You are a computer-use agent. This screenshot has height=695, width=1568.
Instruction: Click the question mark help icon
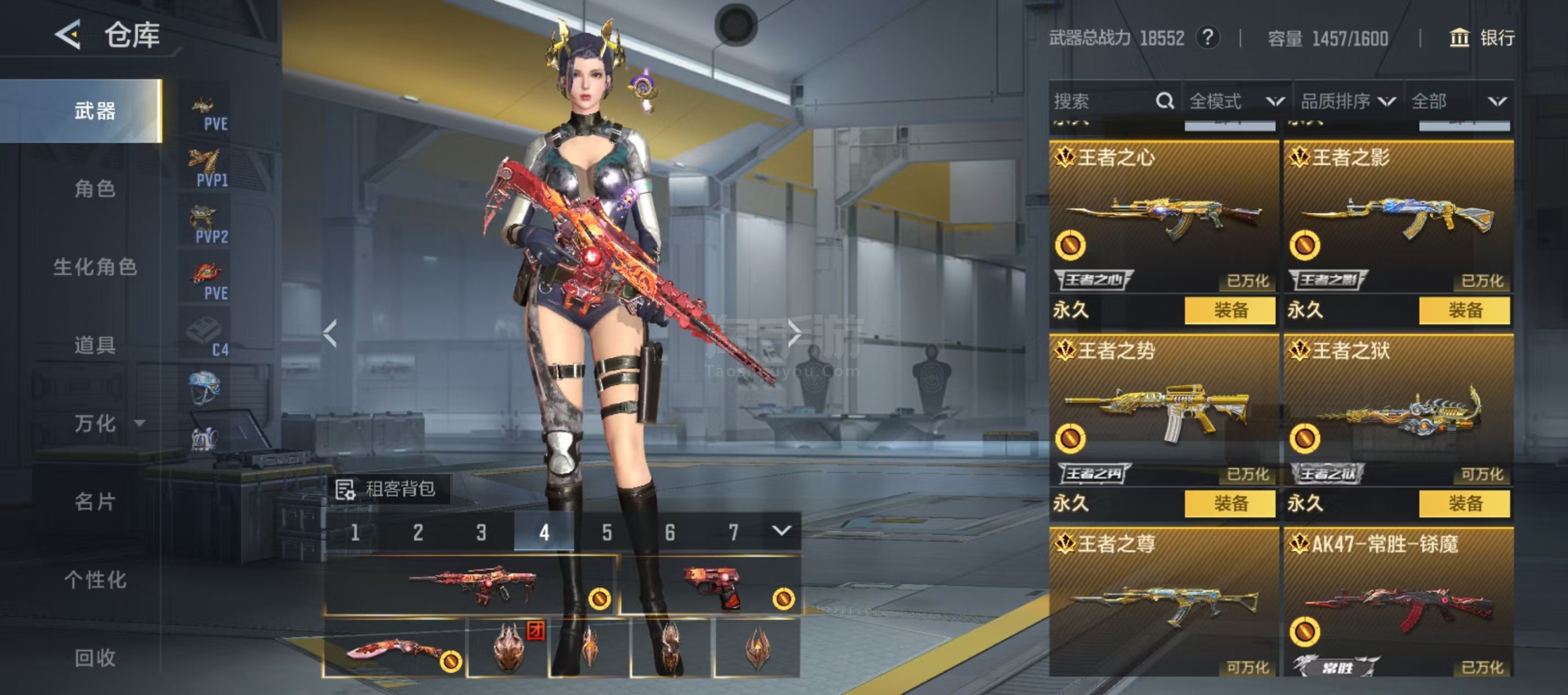click(1207, 38)
